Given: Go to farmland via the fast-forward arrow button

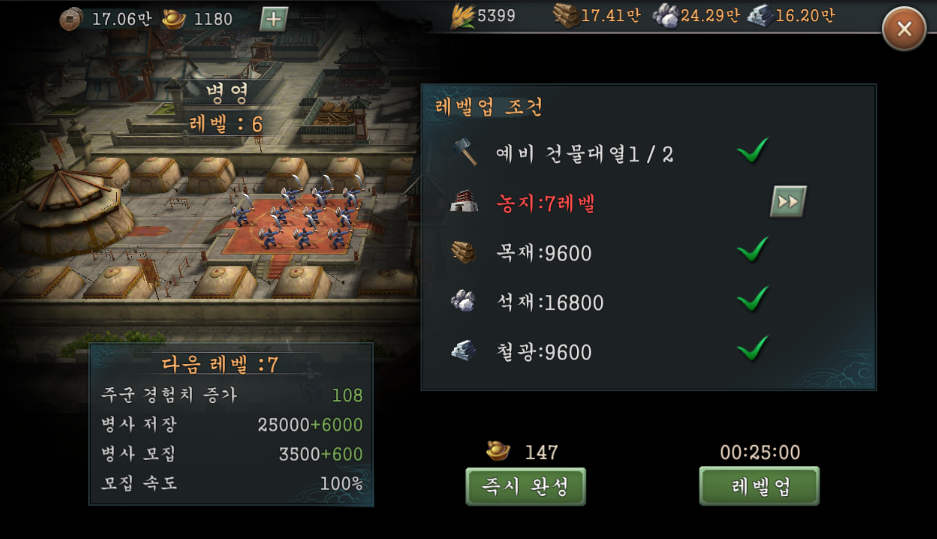Looking at the screenshot, I should (788, 202).
